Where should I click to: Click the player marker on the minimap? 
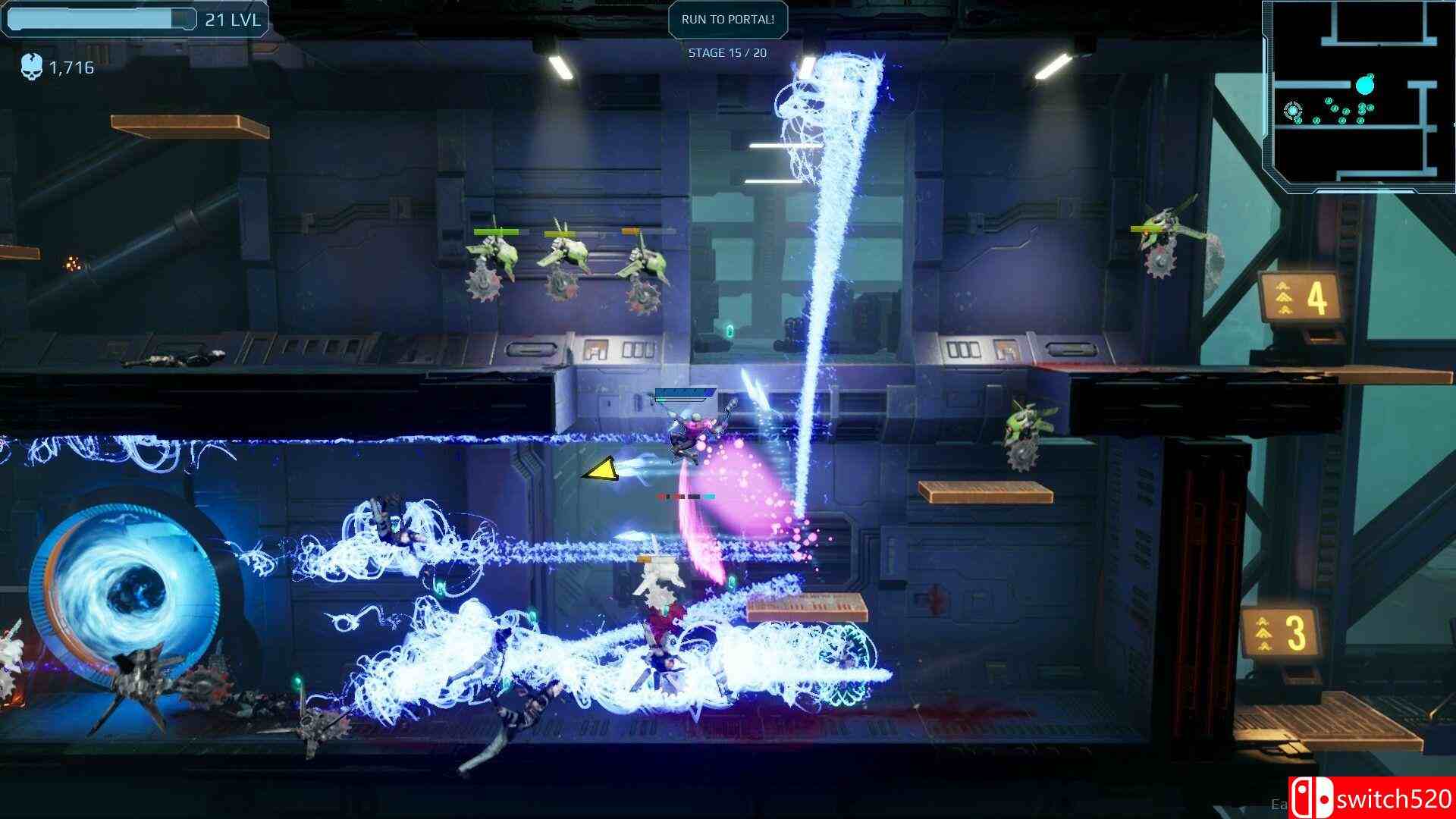pyautogui.click(x=1293, y=111)
